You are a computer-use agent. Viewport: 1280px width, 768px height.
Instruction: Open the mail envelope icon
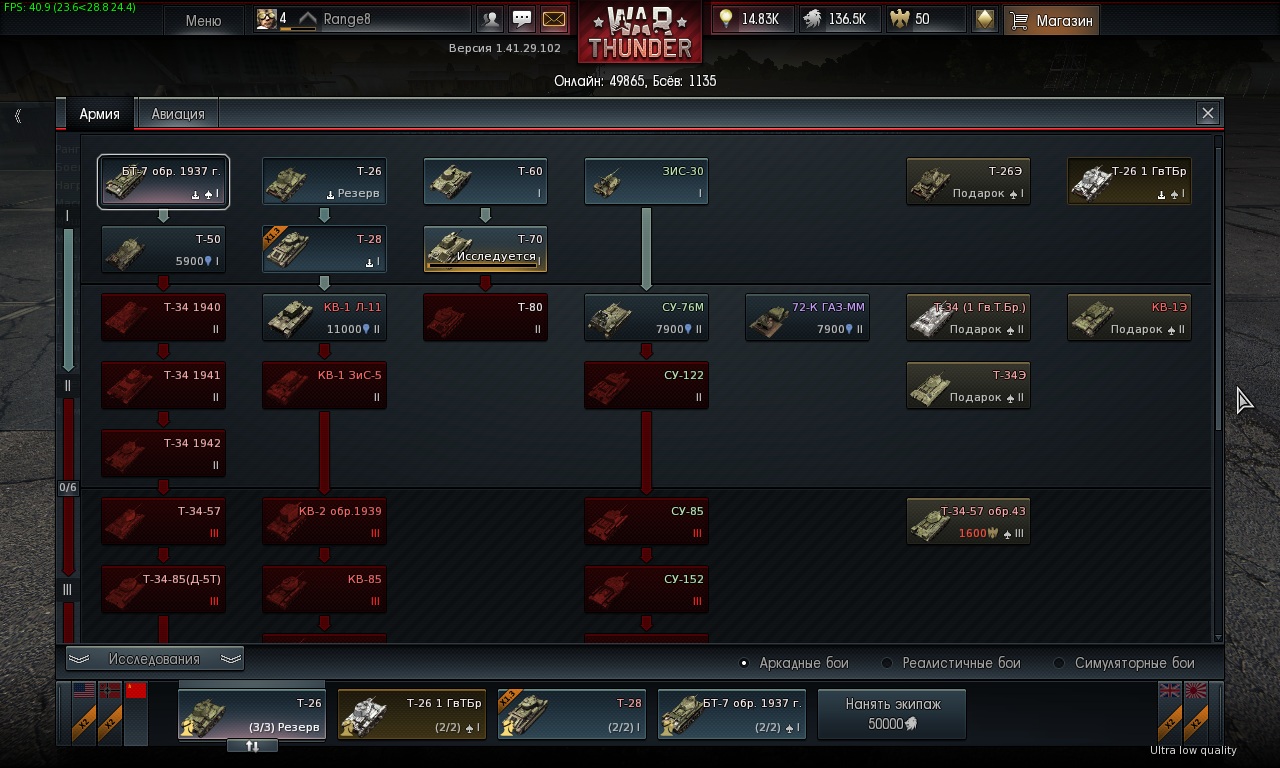pyautogui.click(x=553, y=19)
